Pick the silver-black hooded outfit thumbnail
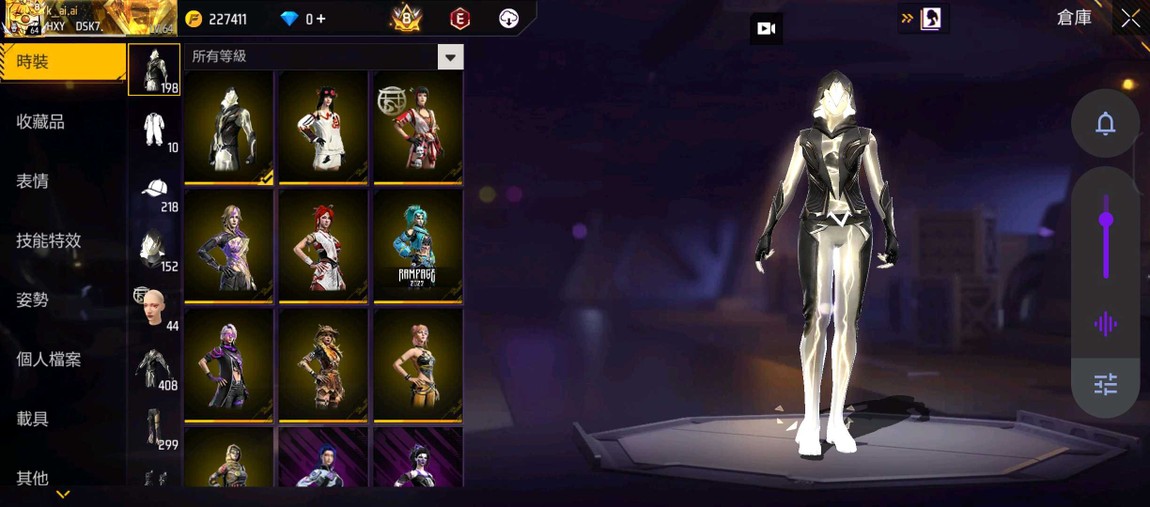The image size is (1150, 507). pos(229,127)
